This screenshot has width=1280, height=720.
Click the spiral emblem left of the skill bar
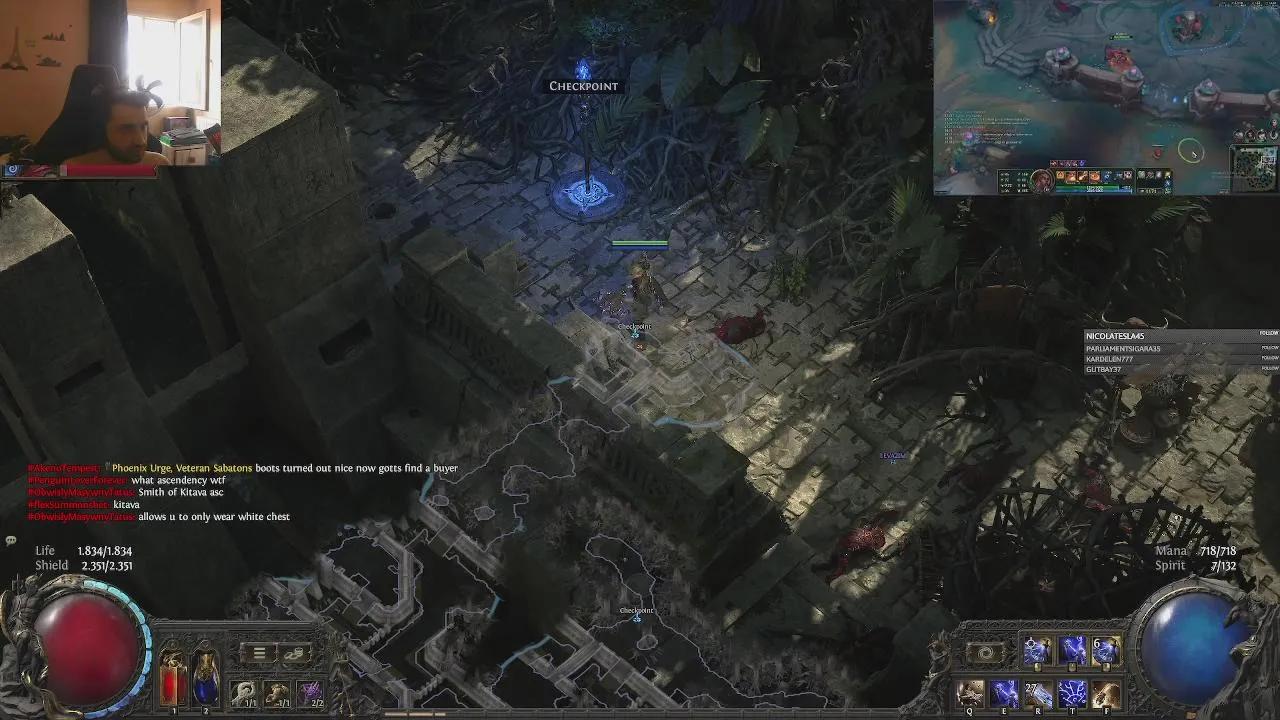(985, 652)
